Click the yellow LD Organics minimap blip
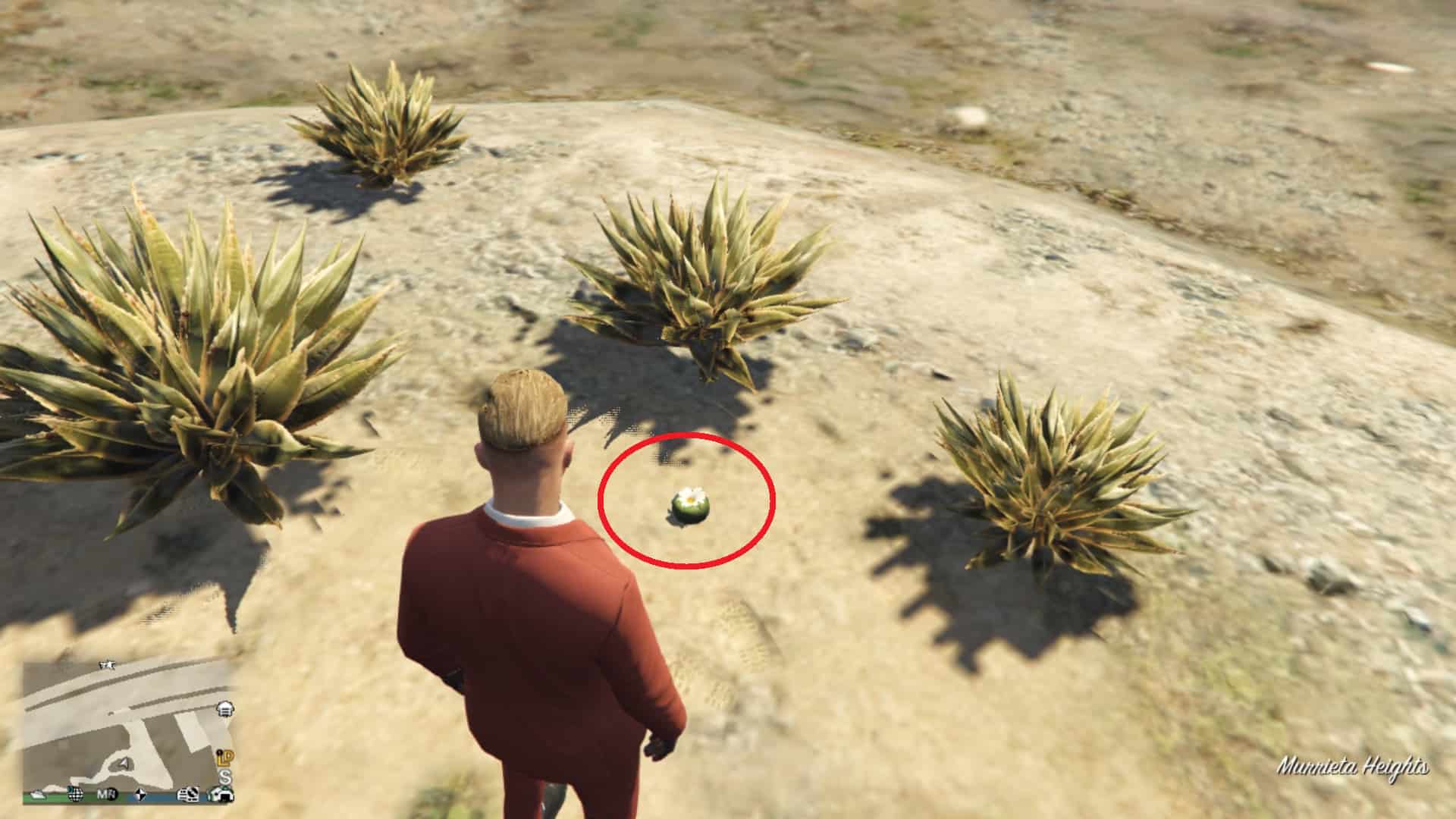Screen dimensions: 1456x819 click(x=224, y=758)
